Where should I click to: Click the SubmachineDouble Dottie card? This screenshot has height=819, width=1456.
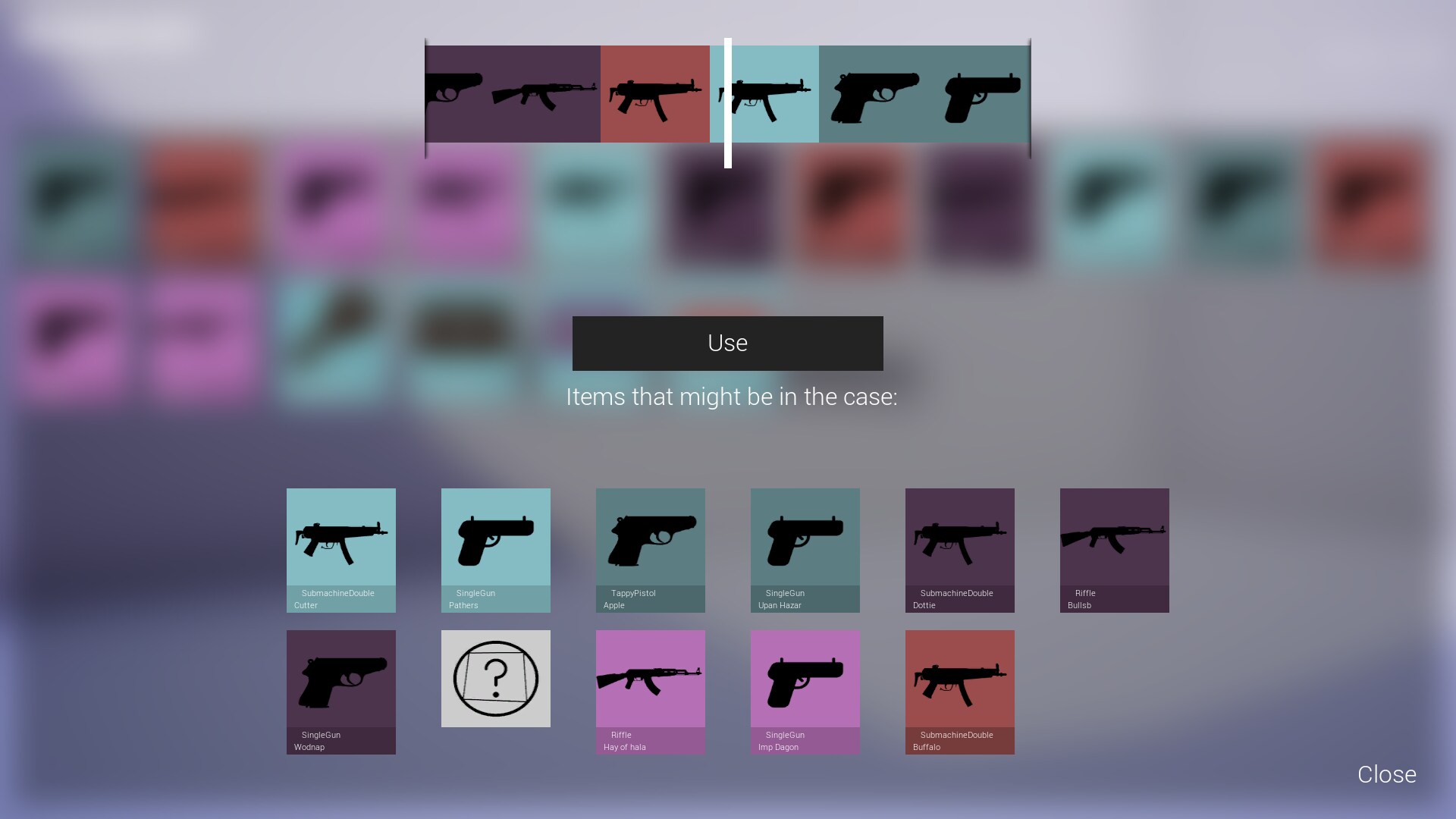pos(959,550)
